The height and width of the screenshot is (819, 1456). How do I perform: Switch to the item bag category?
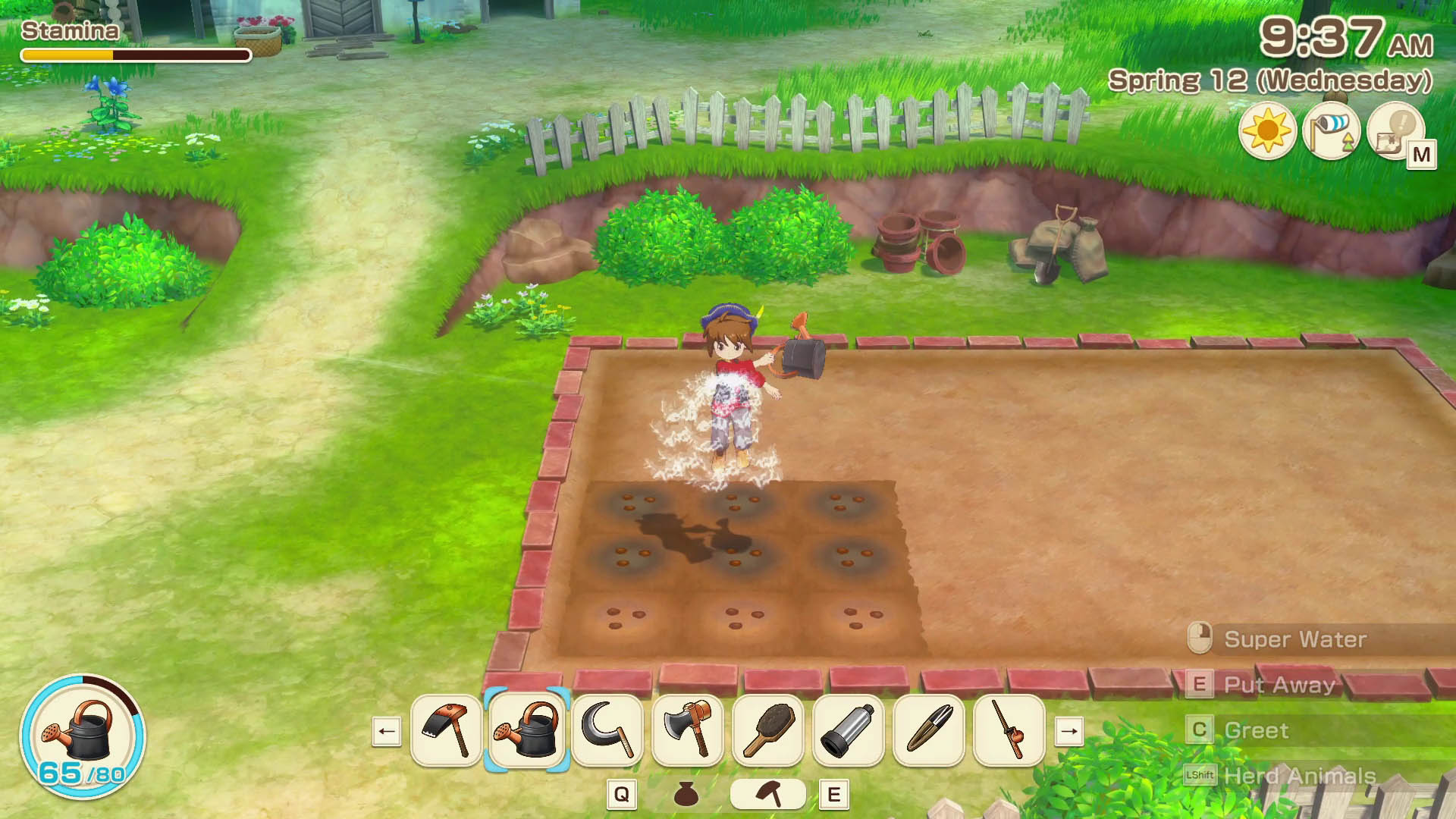(x=686, y=794)
